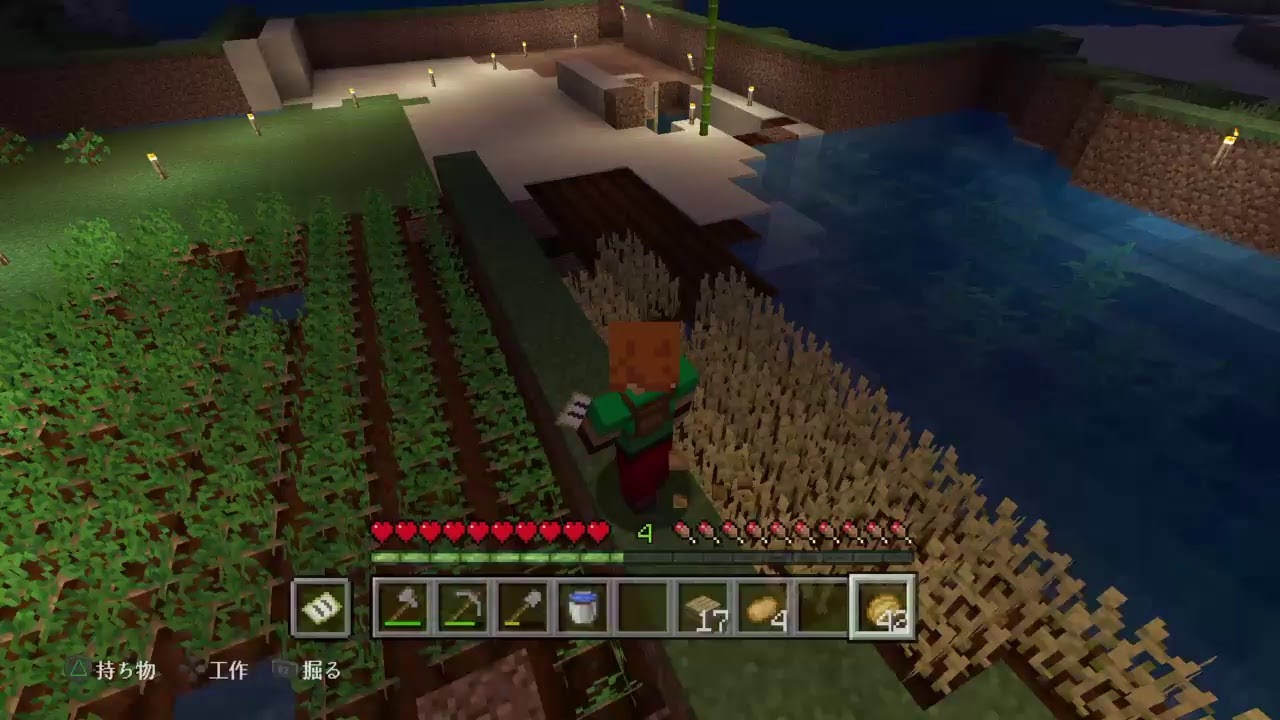The image size is (1280, 720).
Task: Click the leftmost heart in the health bar
Action: [x=382, y=532]
